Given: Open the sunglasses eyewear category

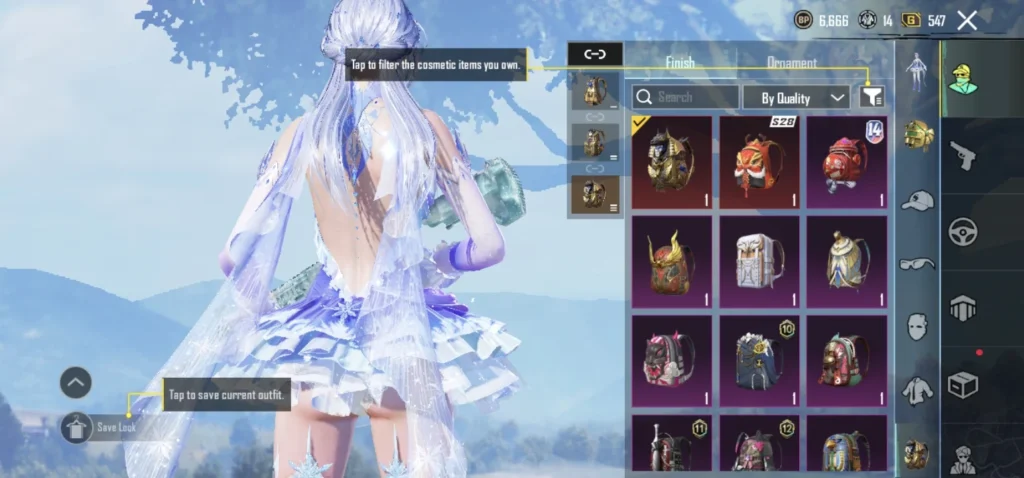Looking at the screenshot, I should coord(917,263).
